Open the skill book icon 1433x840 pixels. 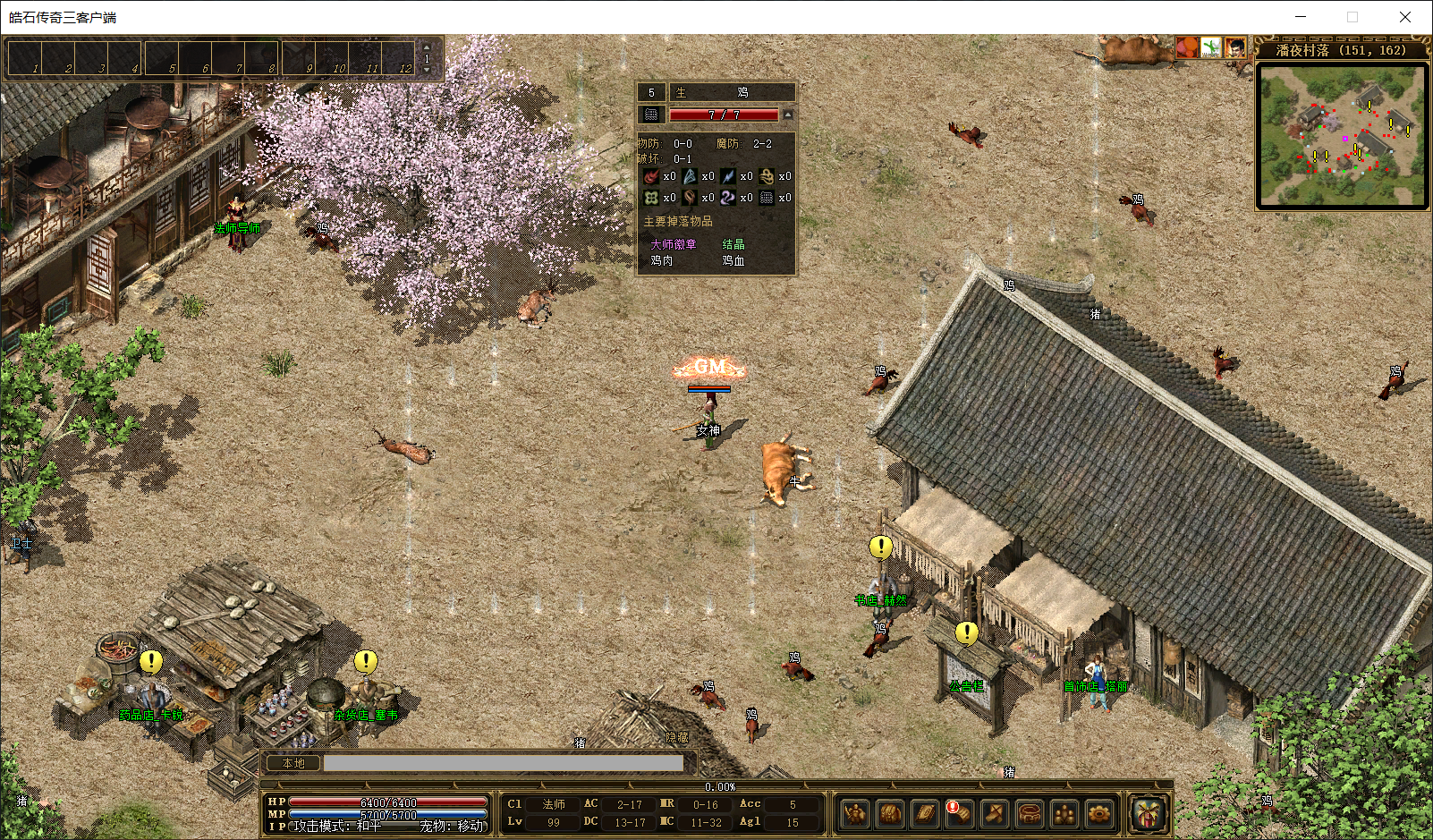point(925,813)
